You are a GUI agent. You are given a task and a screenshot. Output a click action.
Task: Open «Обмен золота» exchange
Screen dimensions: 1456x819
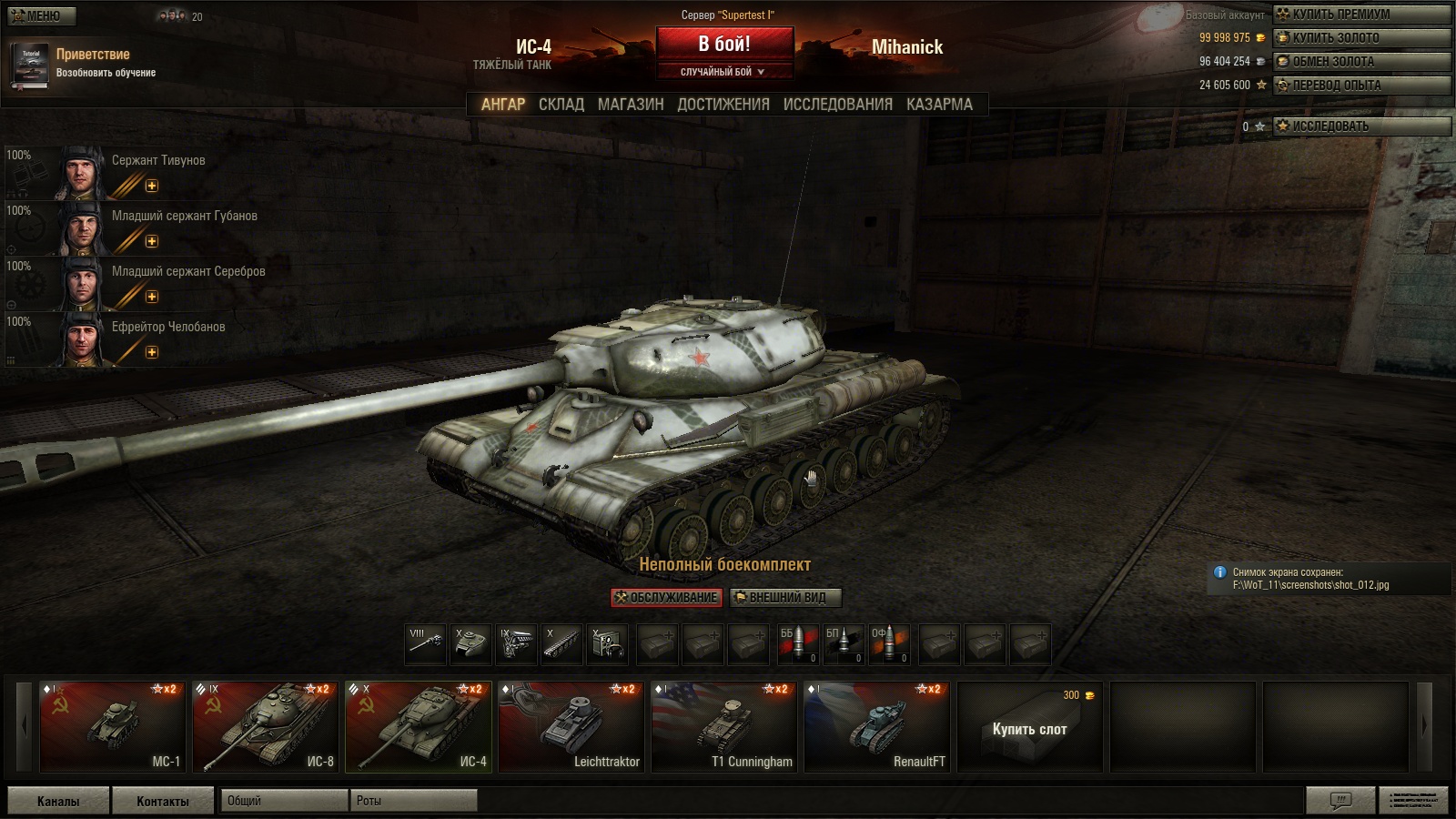1361,62
